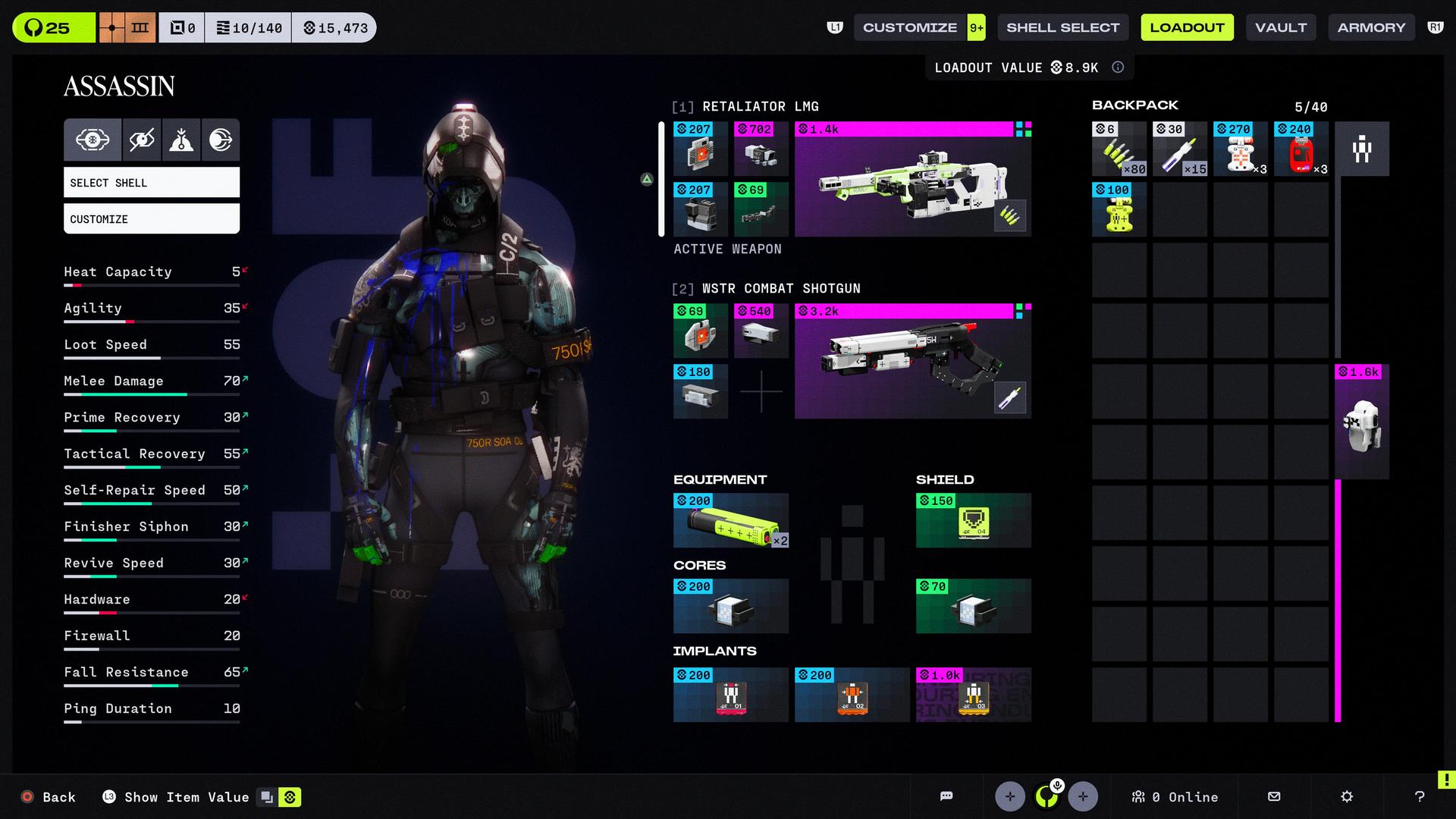Screen dimensions: 1456x819
Task: Select the Loadout tab
Action: coord(1187,28)
